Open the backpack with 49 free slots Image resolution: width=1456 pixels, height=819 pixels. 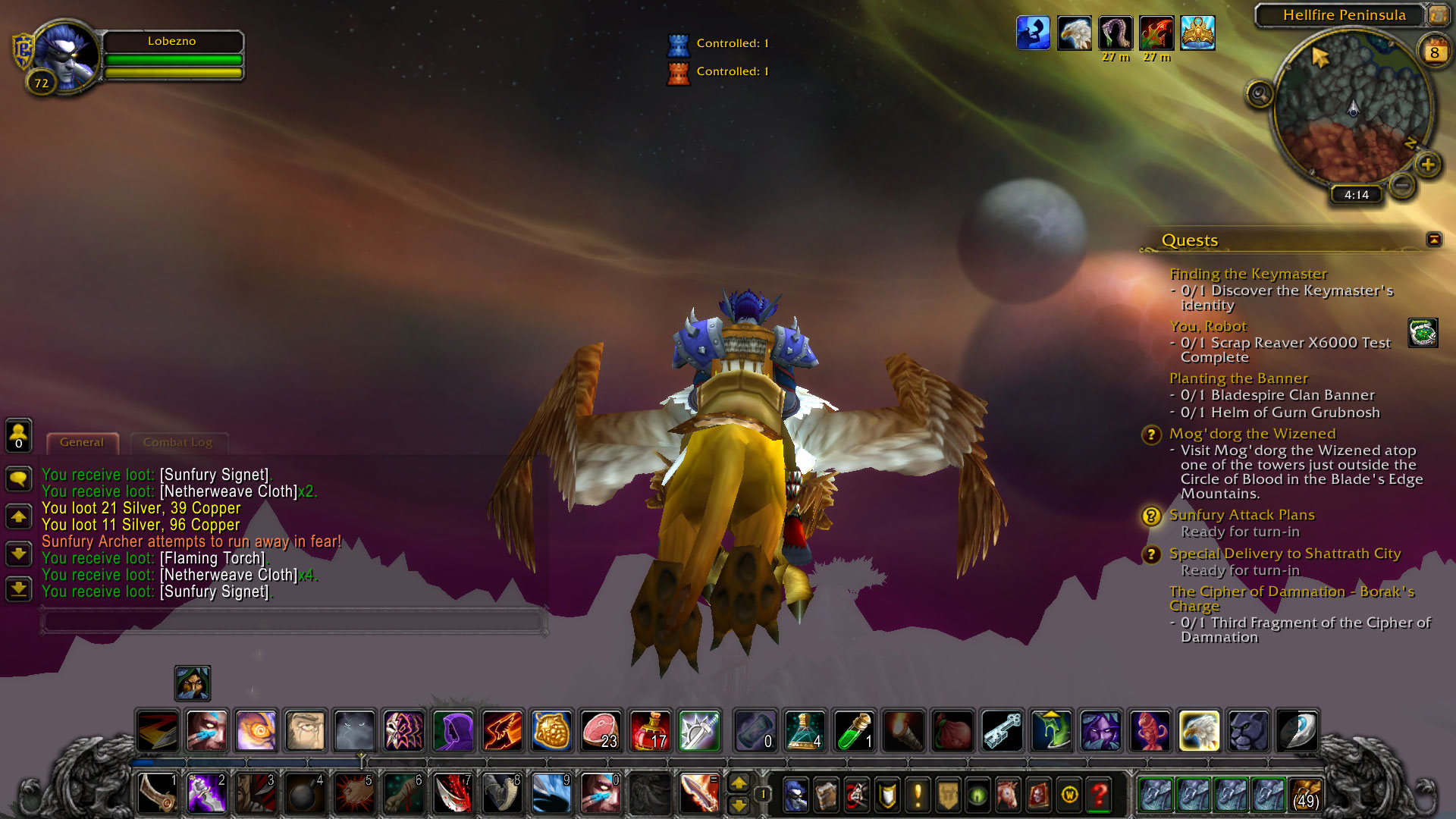[1306, 795]
